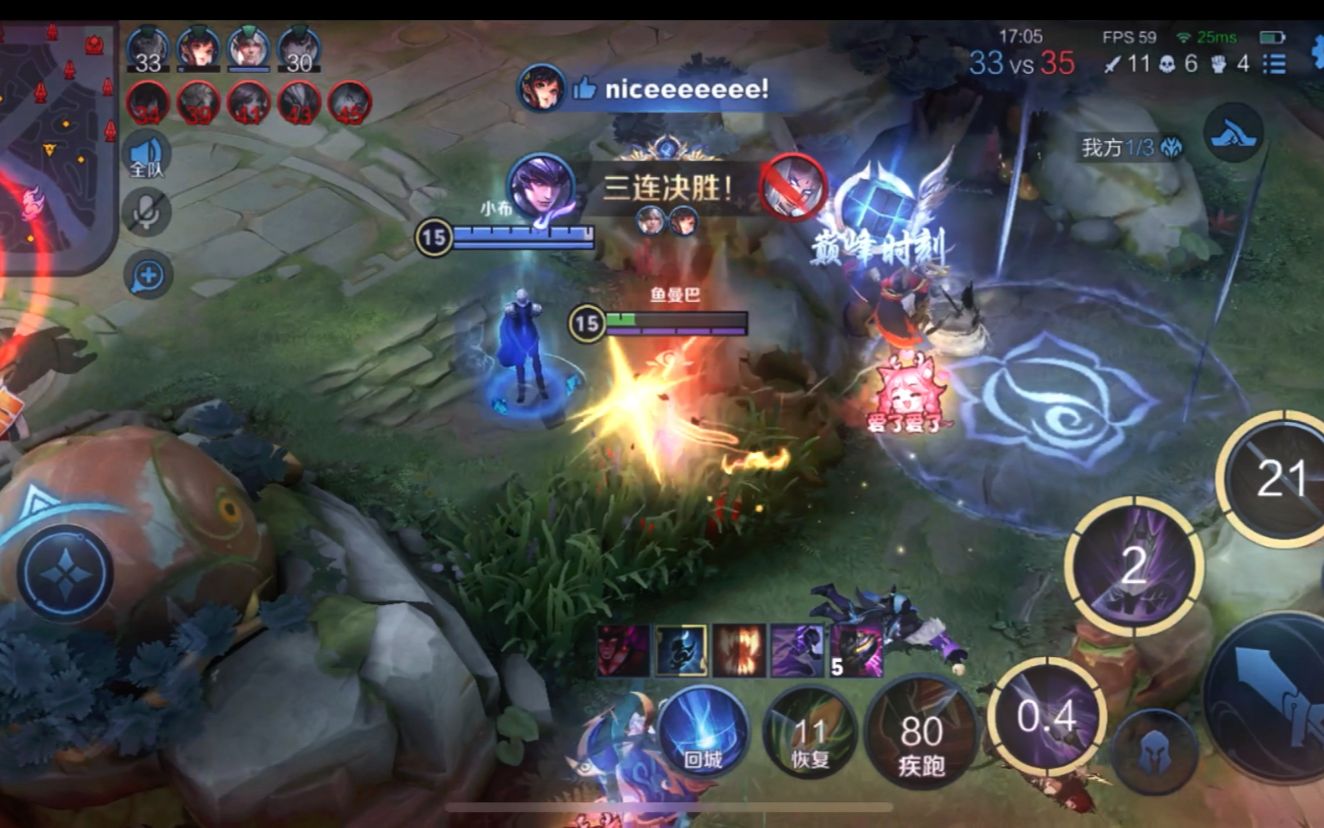Screen dimensions: 1324x828
Task: Toggle the 全队 team voice speaker
Action: tap(147, 156)
